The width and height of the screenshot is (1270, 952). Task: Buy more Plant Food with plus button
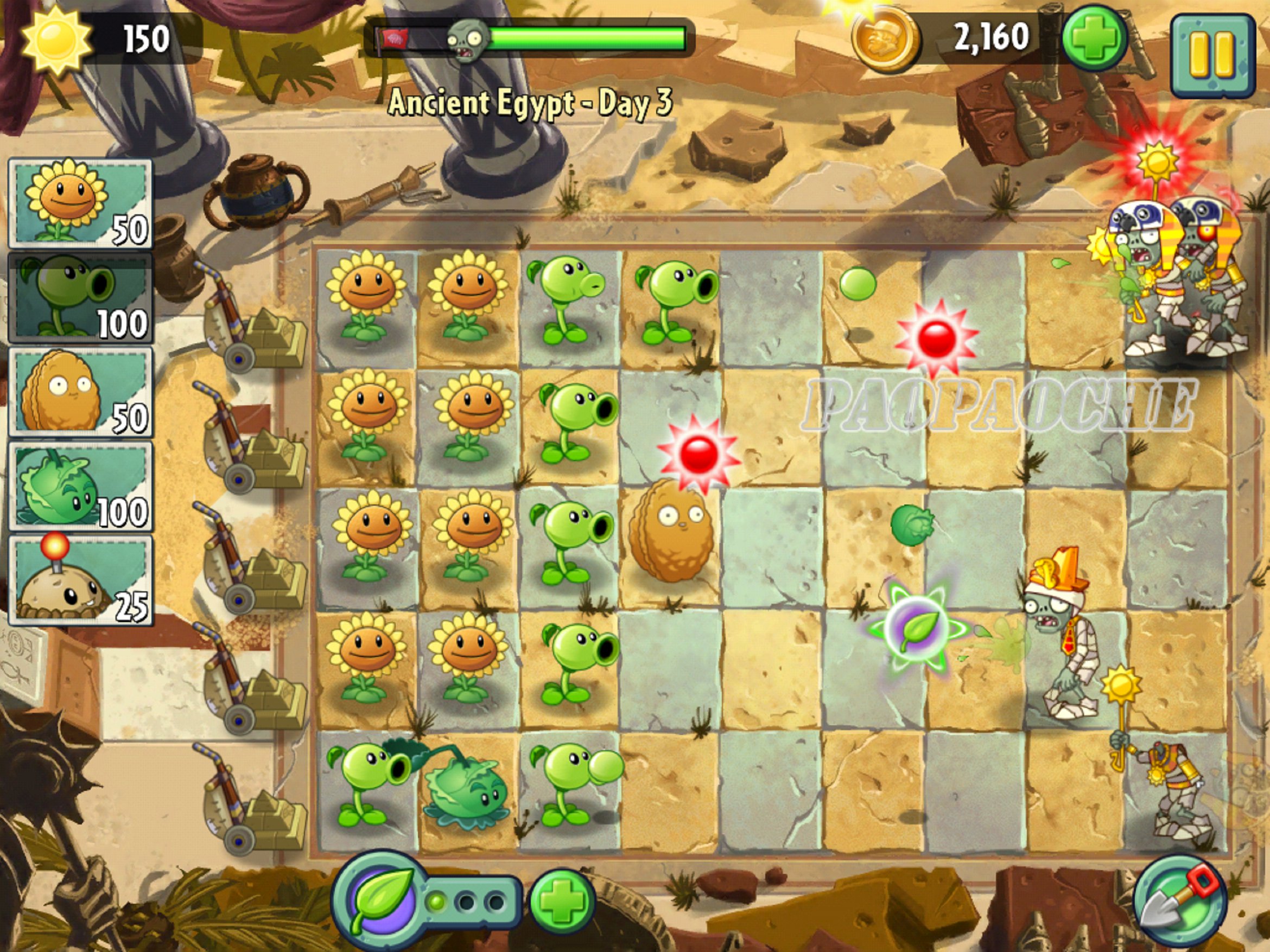[x=561, y=902]
